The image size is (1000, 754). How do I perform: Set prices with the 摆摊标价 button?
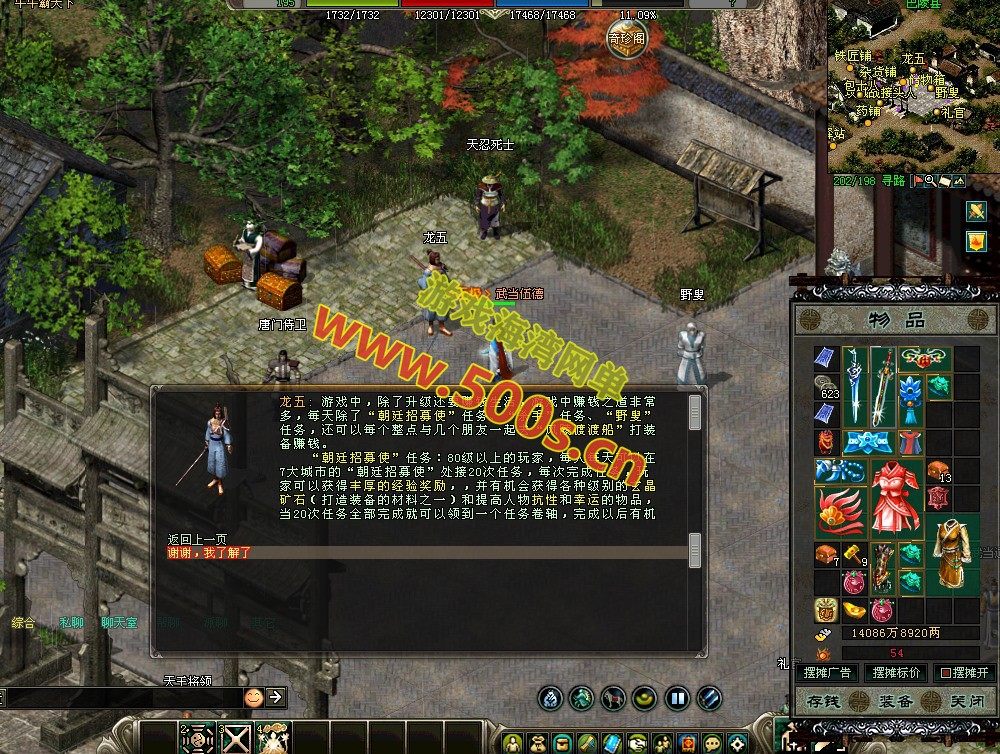(895, 673)
